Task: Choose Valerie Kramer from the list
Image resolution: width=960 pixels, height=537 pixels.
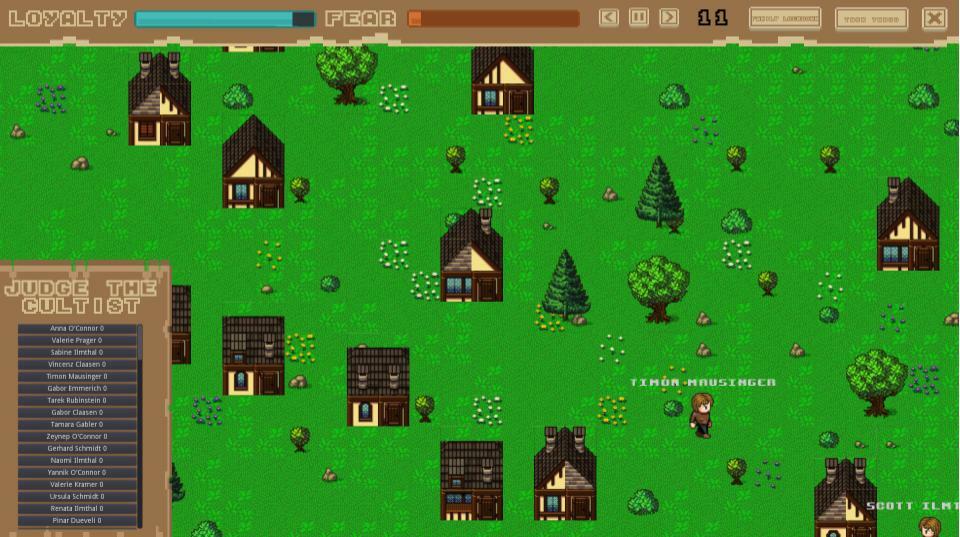Action: (x=78, y=485)
